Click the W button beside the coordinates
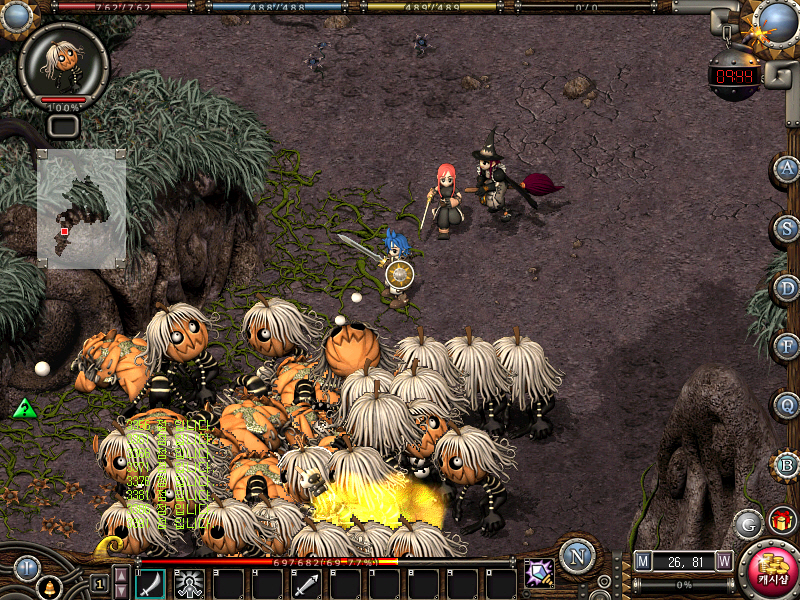 (724, 562)
